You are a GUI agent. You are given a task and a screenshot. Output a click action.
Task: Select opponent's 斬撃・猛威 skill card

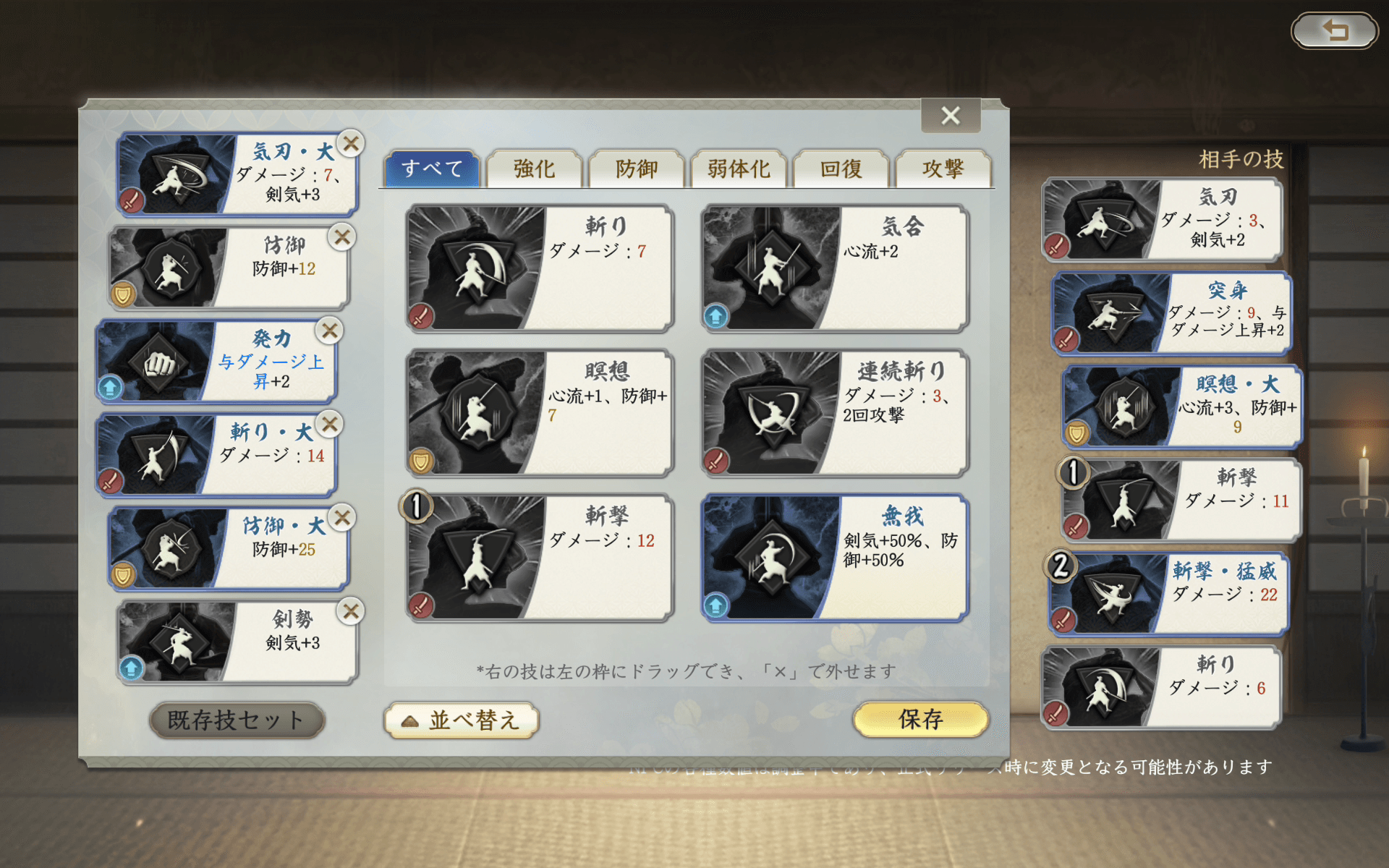[1168, 593]
